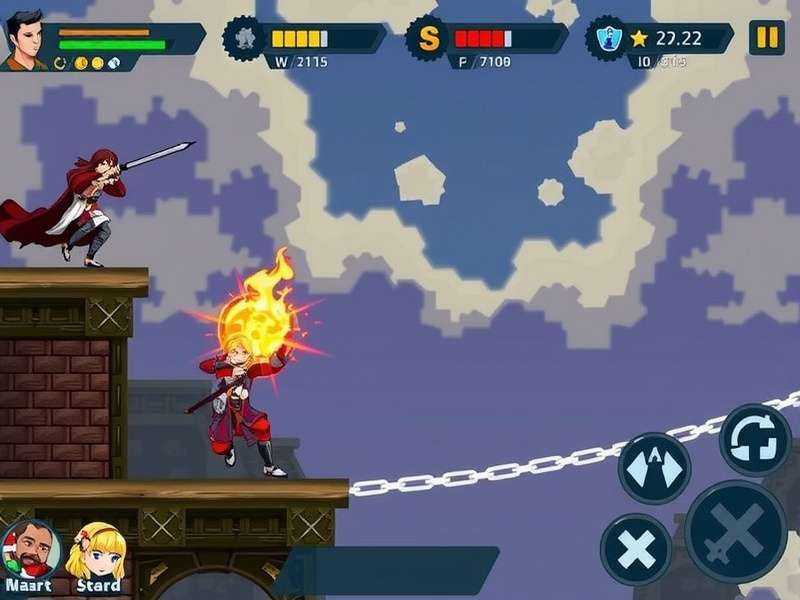Tap the small round X action button
800x600 pixels.
[x=636, y=548]
